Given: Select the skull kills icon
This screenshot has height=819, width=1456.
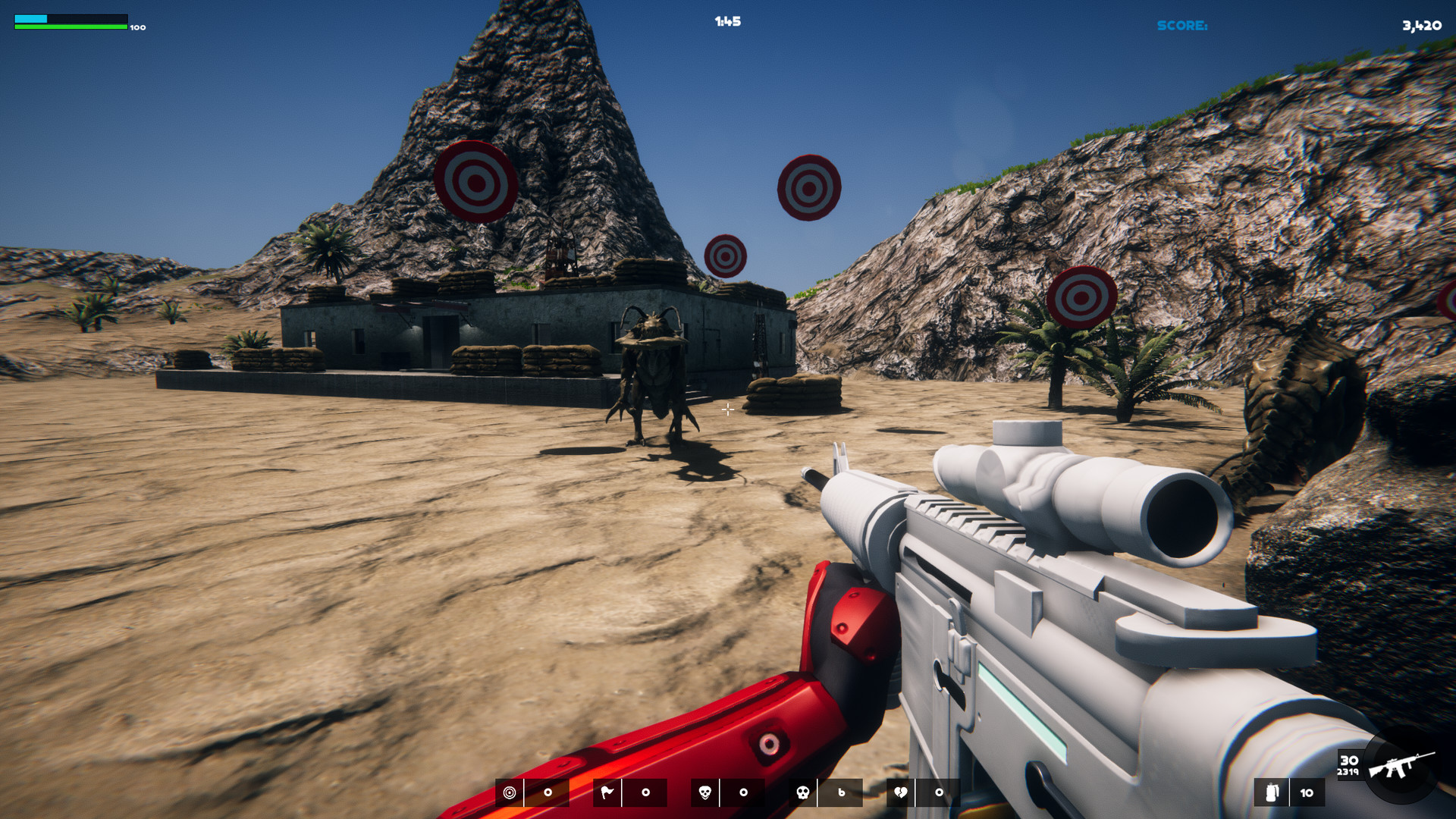Looking at the screenshot, I should point(704,793).
